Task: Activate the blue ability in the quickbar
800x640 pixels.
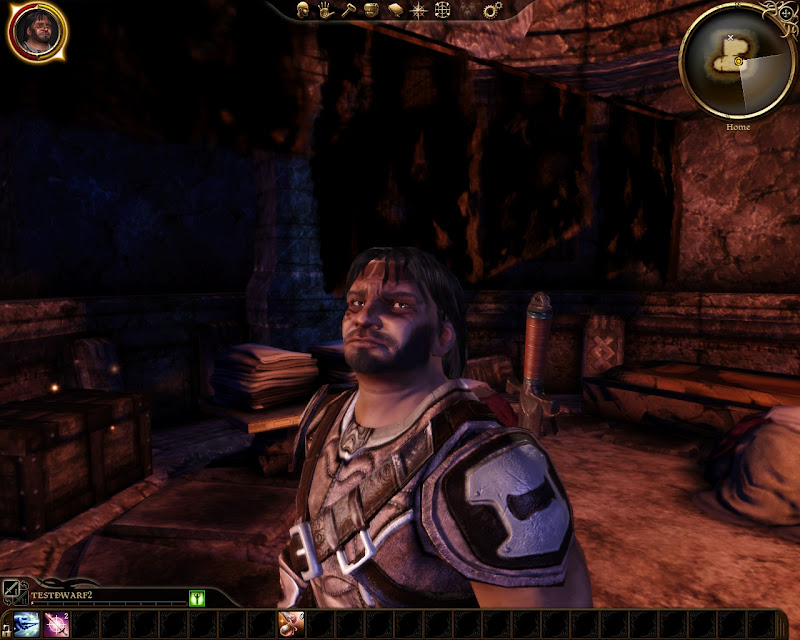Action: (27, 624)
